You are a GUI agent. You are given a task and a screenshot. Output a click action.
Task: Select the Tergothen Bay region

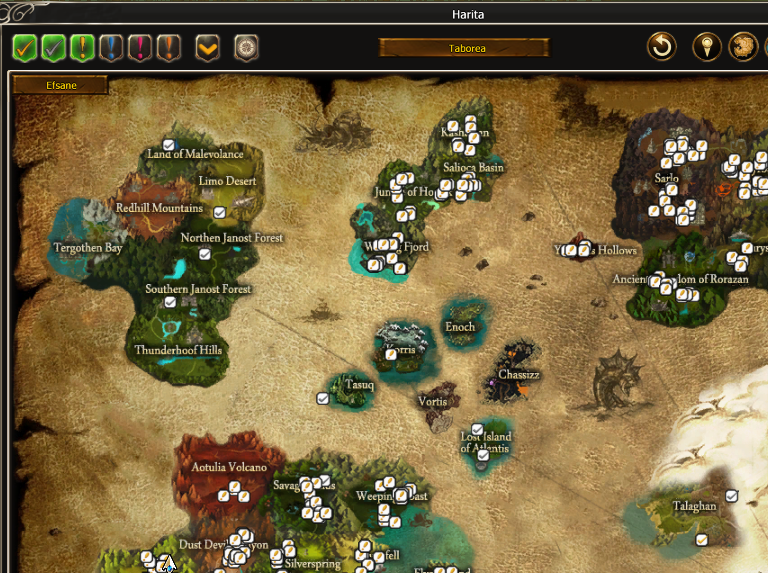(x=88, y=247)
